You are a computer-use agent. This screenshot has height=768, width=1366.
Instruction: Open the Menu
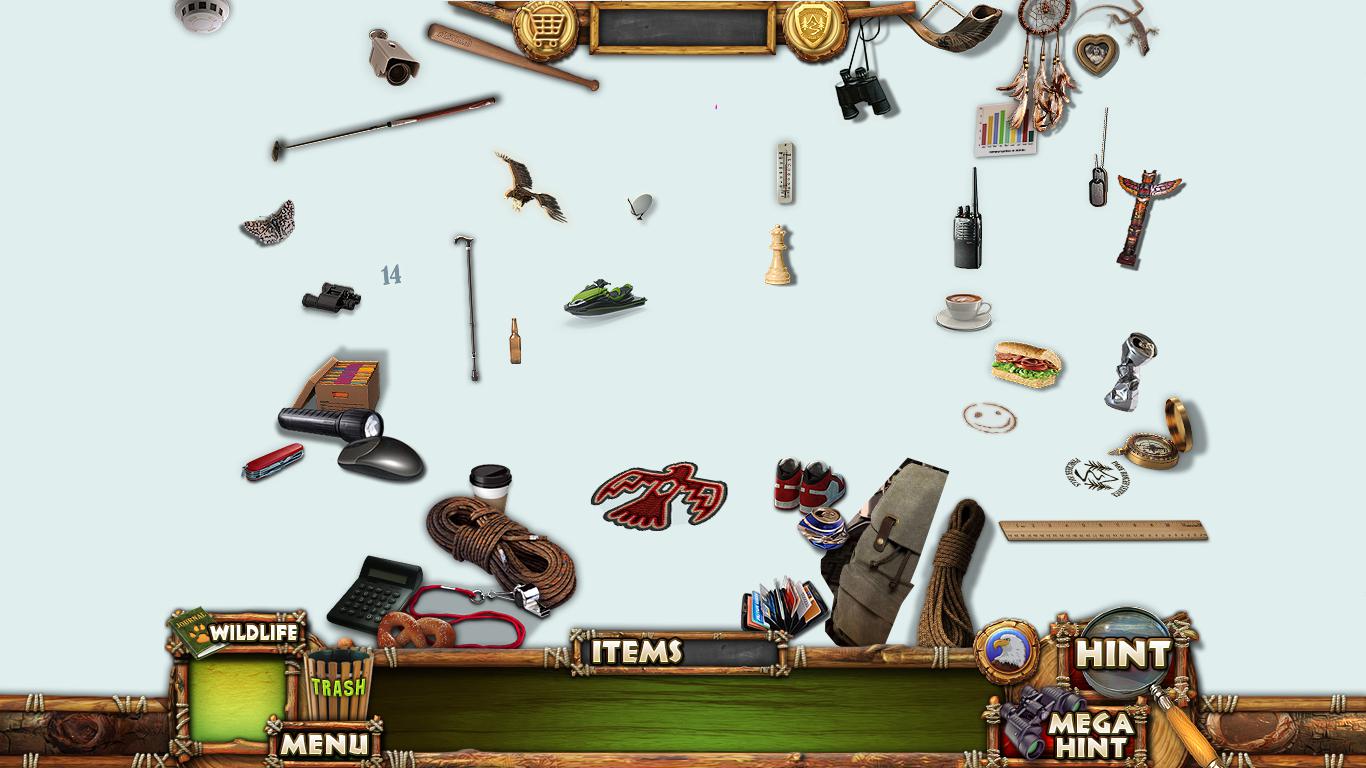coord(322,743)
